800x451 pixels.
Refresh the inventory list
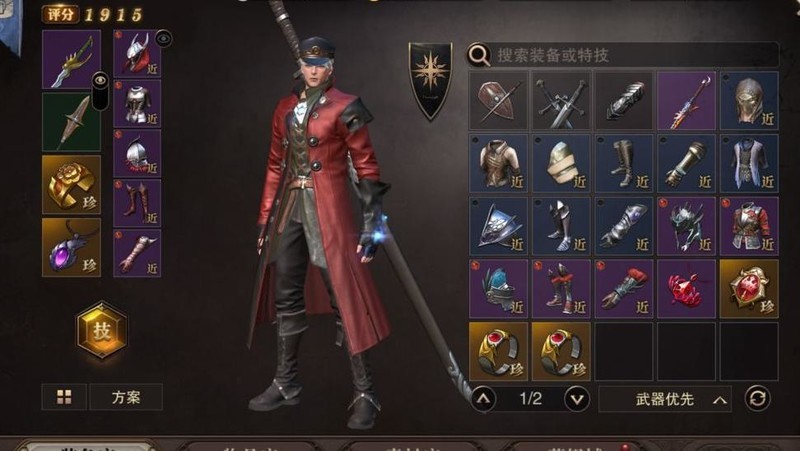click(x=758, y=399)
